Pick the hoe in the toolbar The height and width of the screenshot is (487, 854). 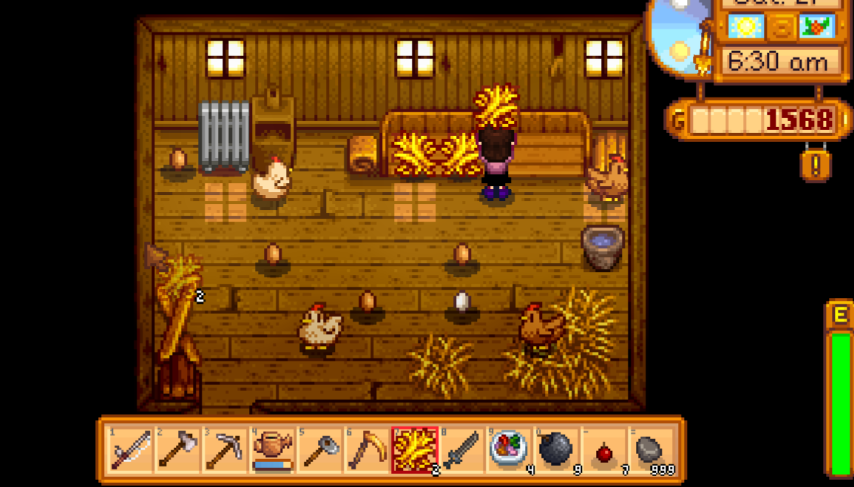[320, 450]
